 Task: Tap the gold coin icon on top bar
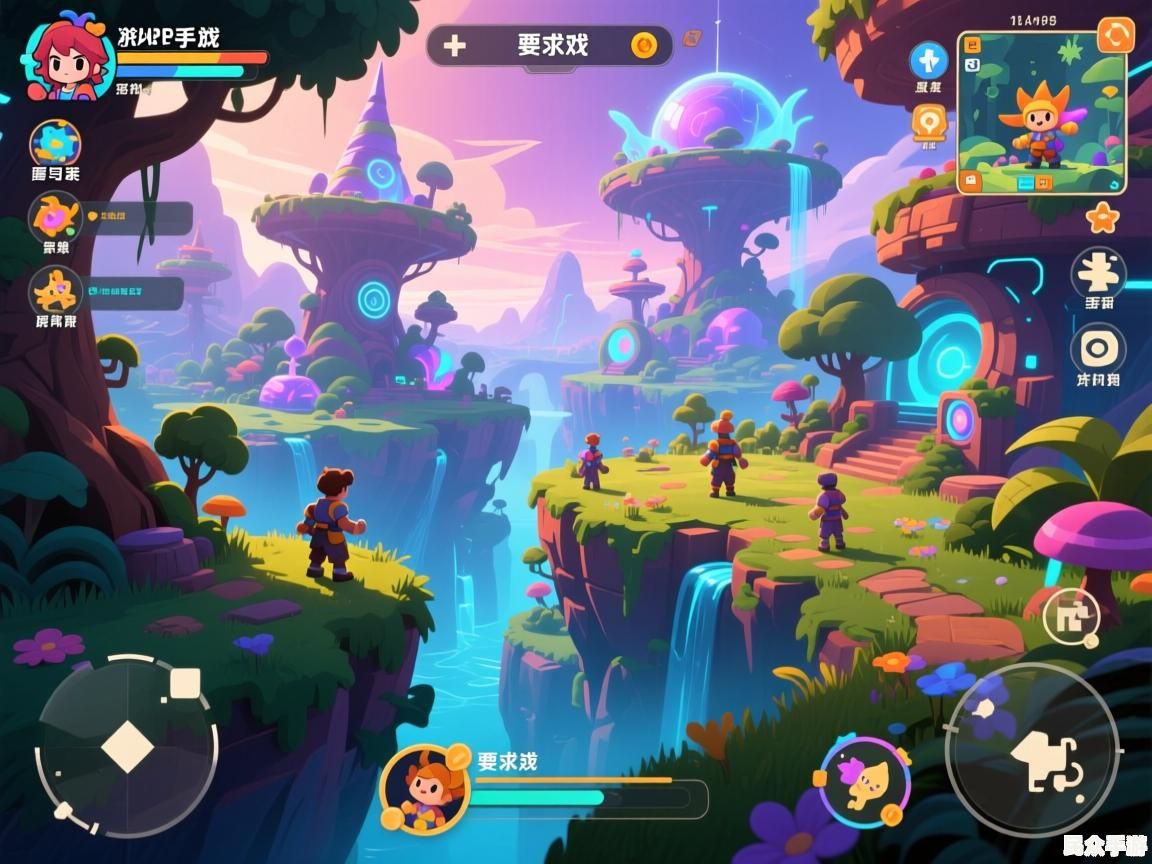pyautogui.click(x=644, y=45)
